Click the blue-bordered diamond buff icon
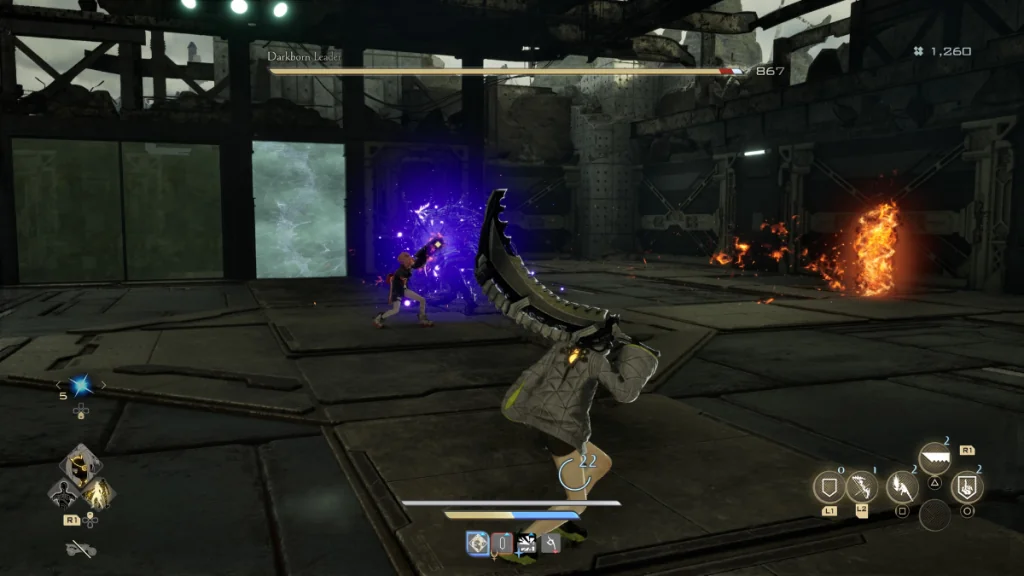1024x576 pixels. click(478, 543)
